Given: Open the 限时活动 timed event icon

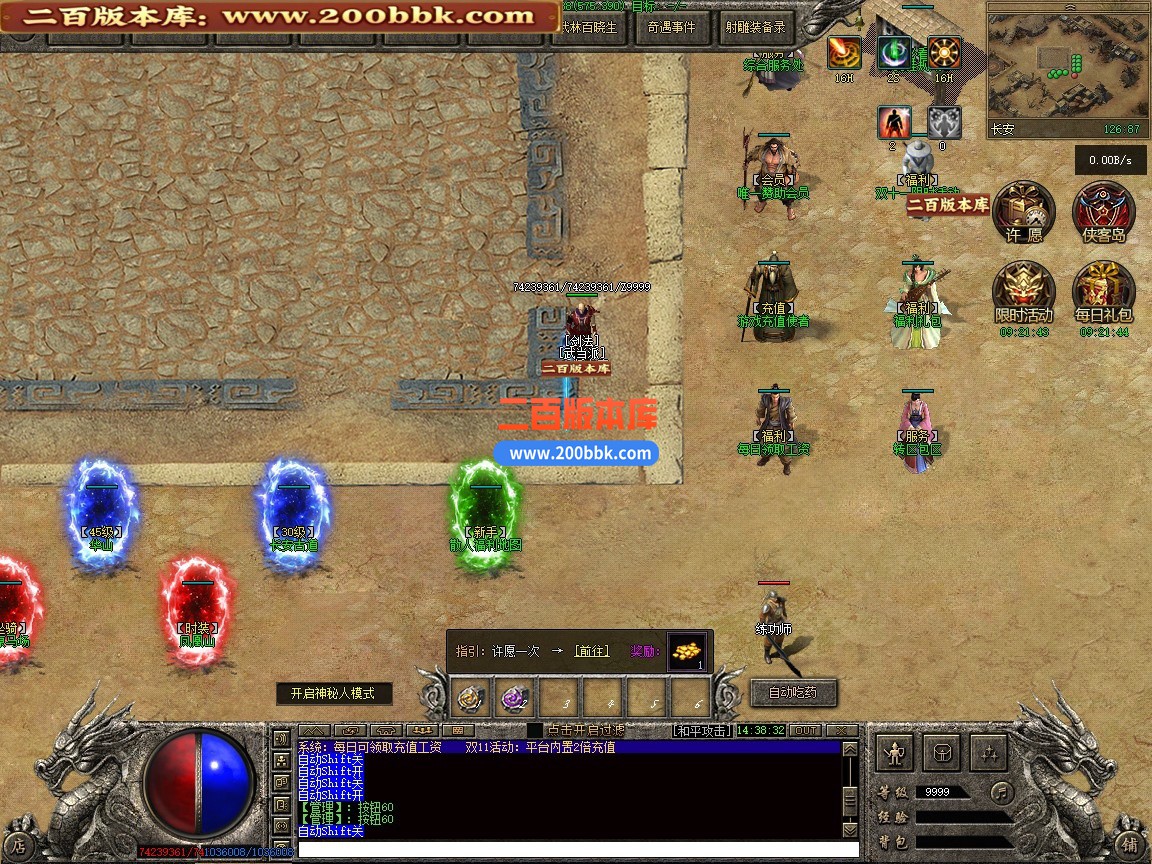Looking at the screenshot, I should tap(1023, 293).
